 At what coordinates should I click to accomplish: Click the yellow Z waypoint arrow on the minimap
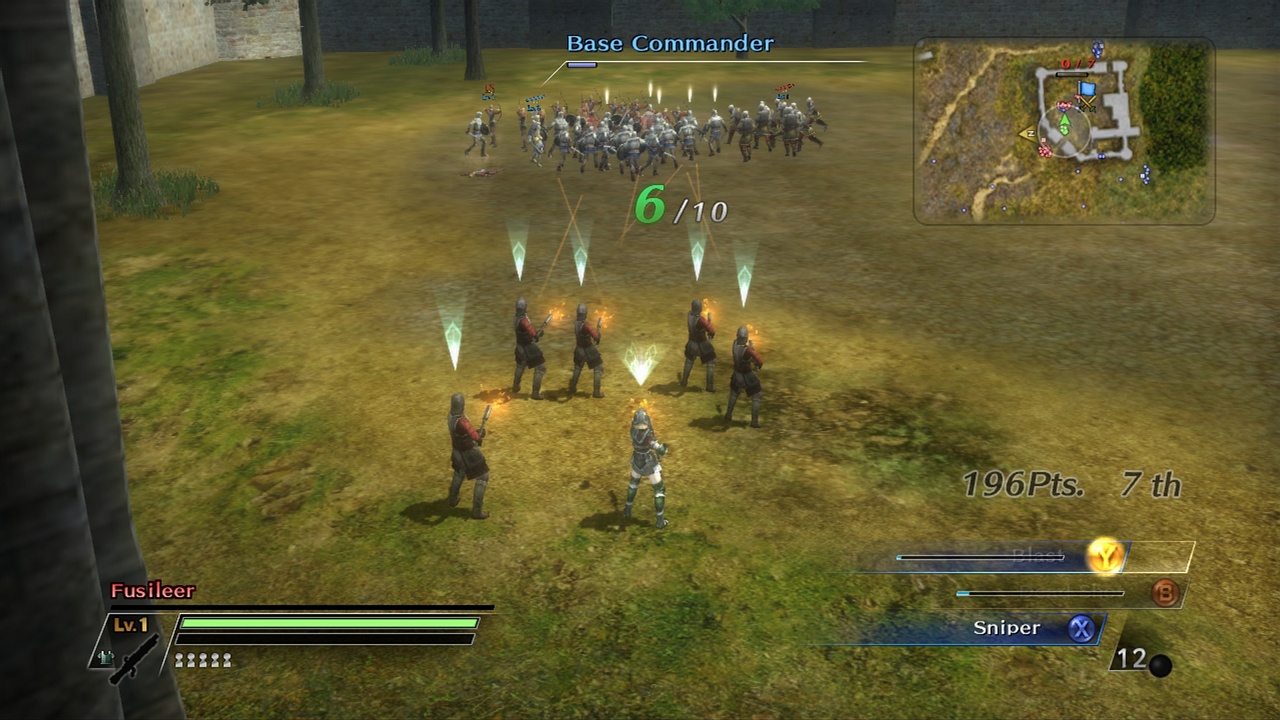coord(1030,132)
